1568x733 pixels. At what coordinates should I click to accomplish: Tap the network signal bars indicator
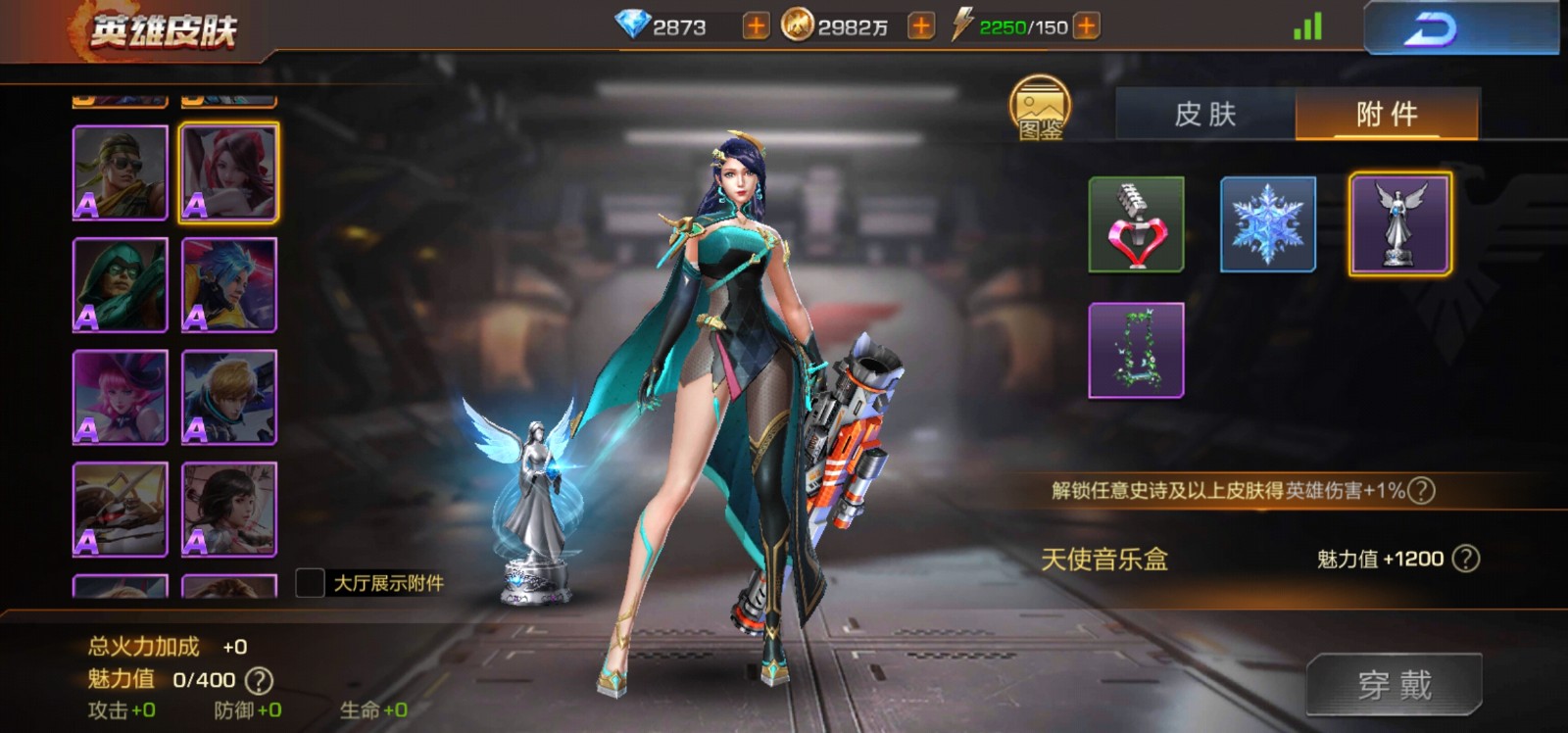point(1304,28)
